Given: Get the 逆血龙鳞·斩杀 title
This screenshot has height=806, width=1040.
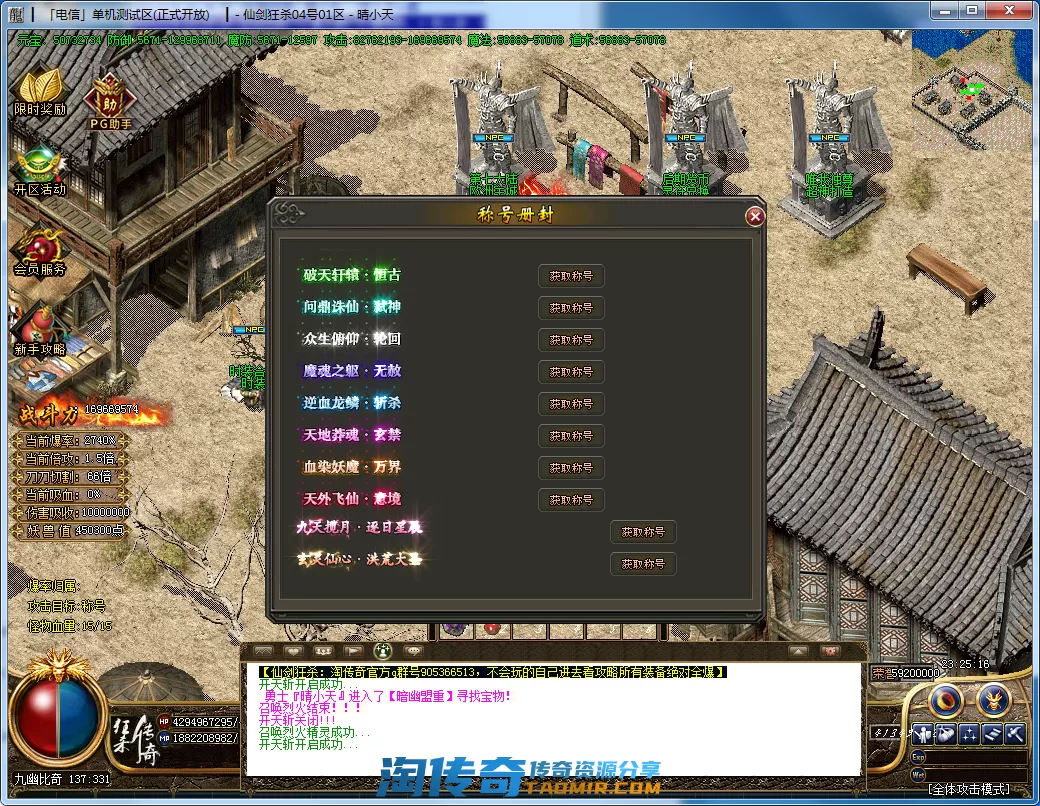Looking at the screenshot, I should (571, 404).
